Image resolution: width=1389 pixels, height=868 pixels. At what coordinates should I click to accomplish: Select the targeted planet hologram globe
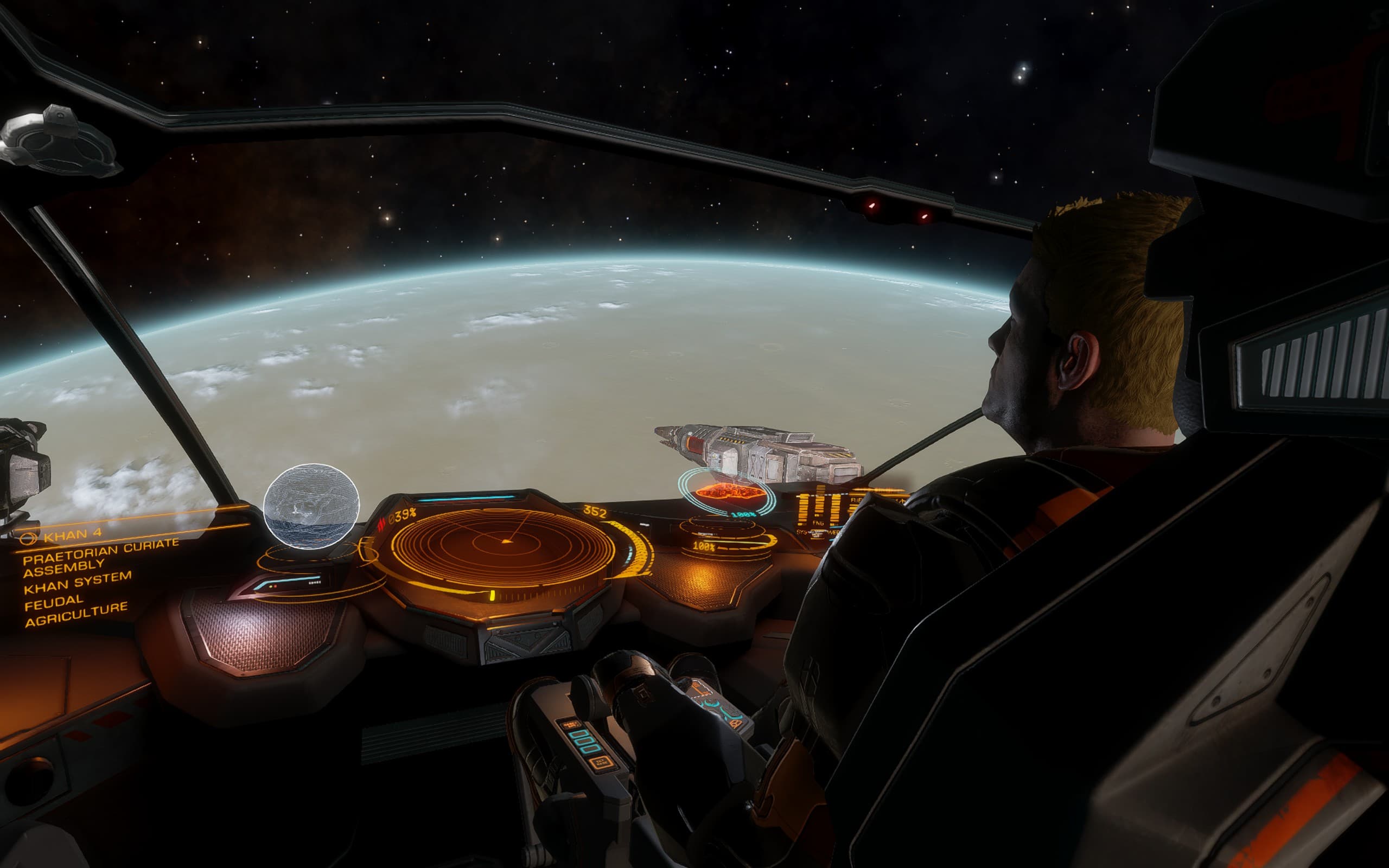pos(311,506)
